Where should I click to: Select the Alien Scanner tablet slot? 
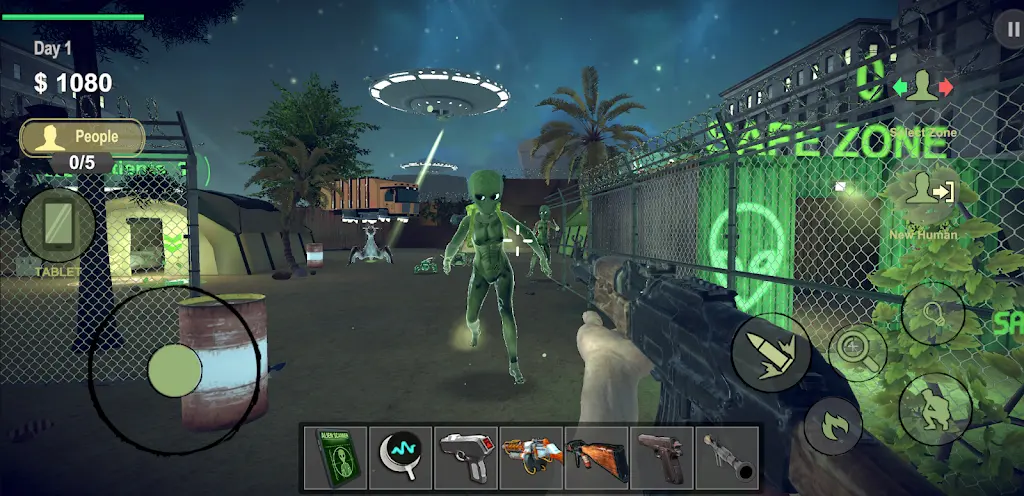334,457
